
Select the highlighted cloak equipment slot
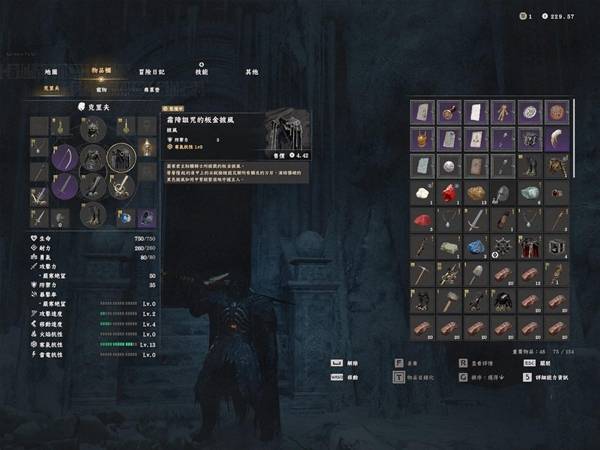click(121, 157)
